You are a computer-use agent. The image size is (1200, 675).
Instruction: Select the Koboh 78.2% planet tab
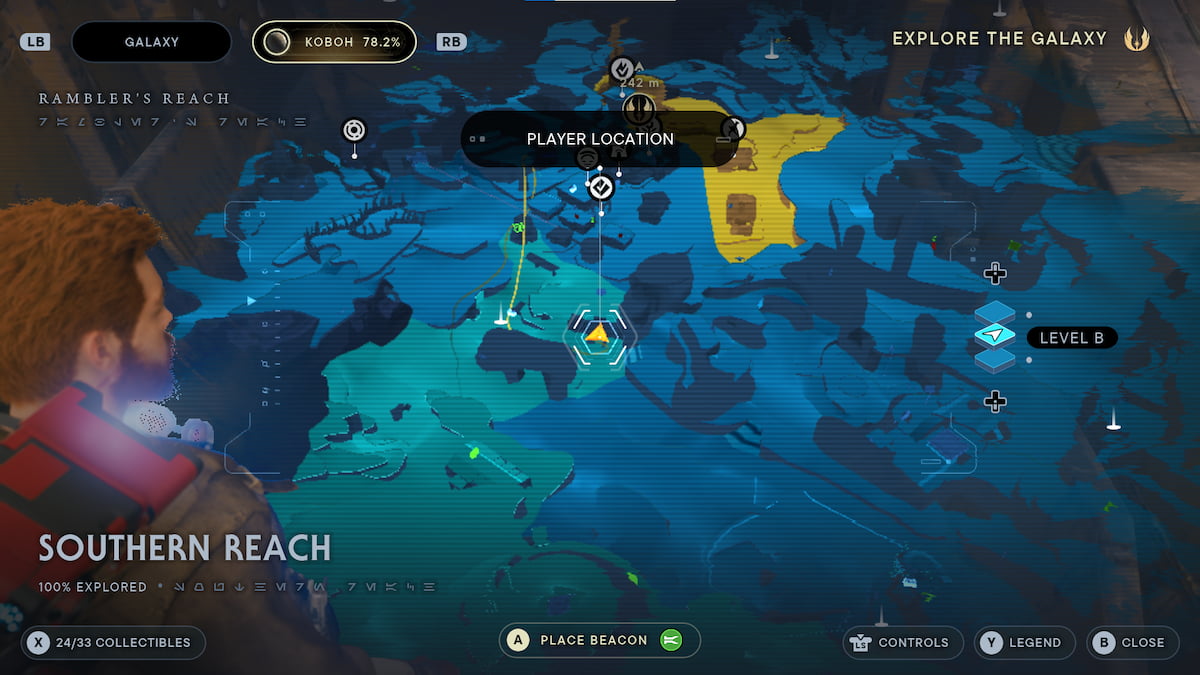pos(334,42)
